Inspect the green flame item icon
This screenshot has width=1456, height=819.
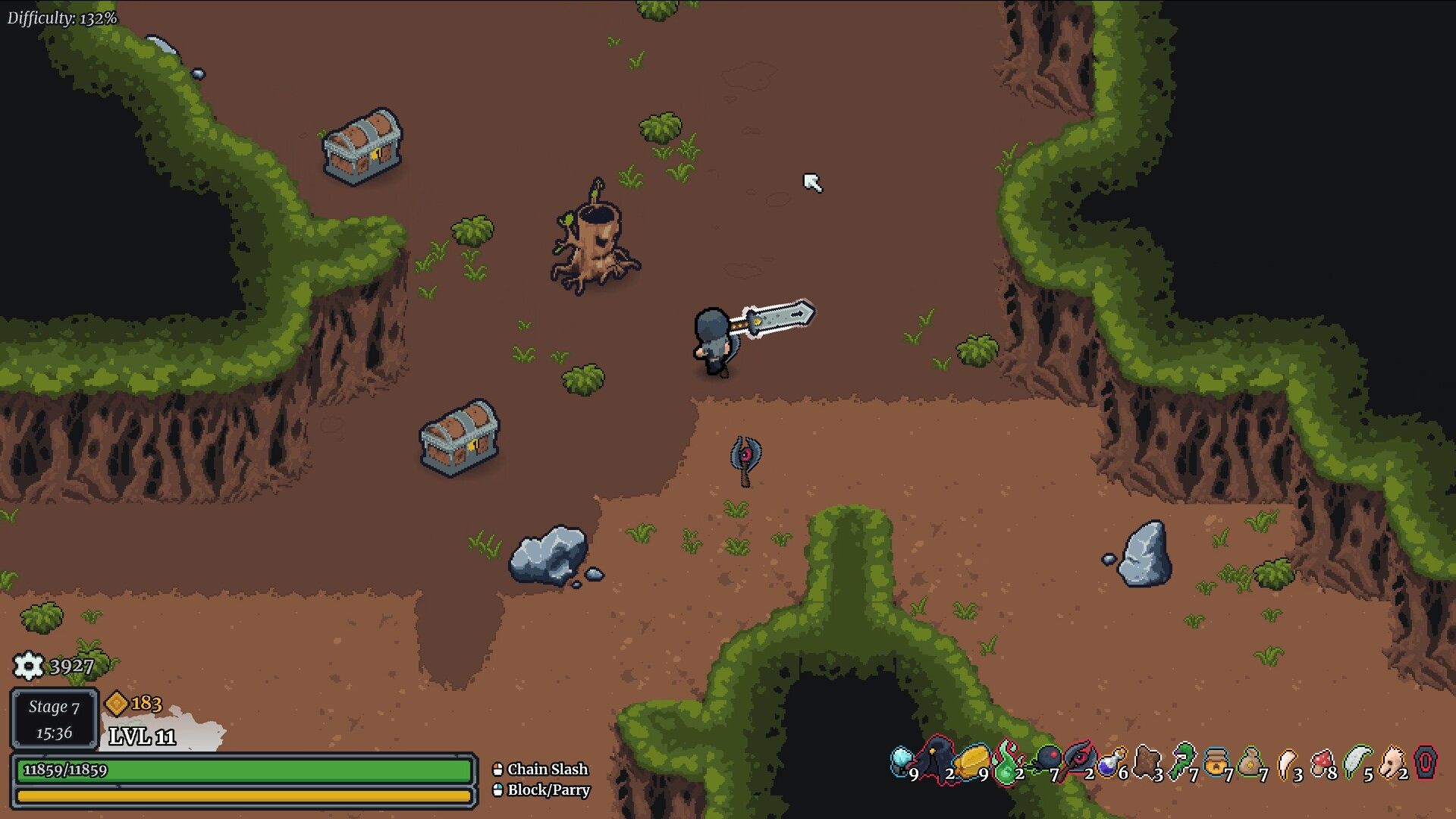(1007, 761)
